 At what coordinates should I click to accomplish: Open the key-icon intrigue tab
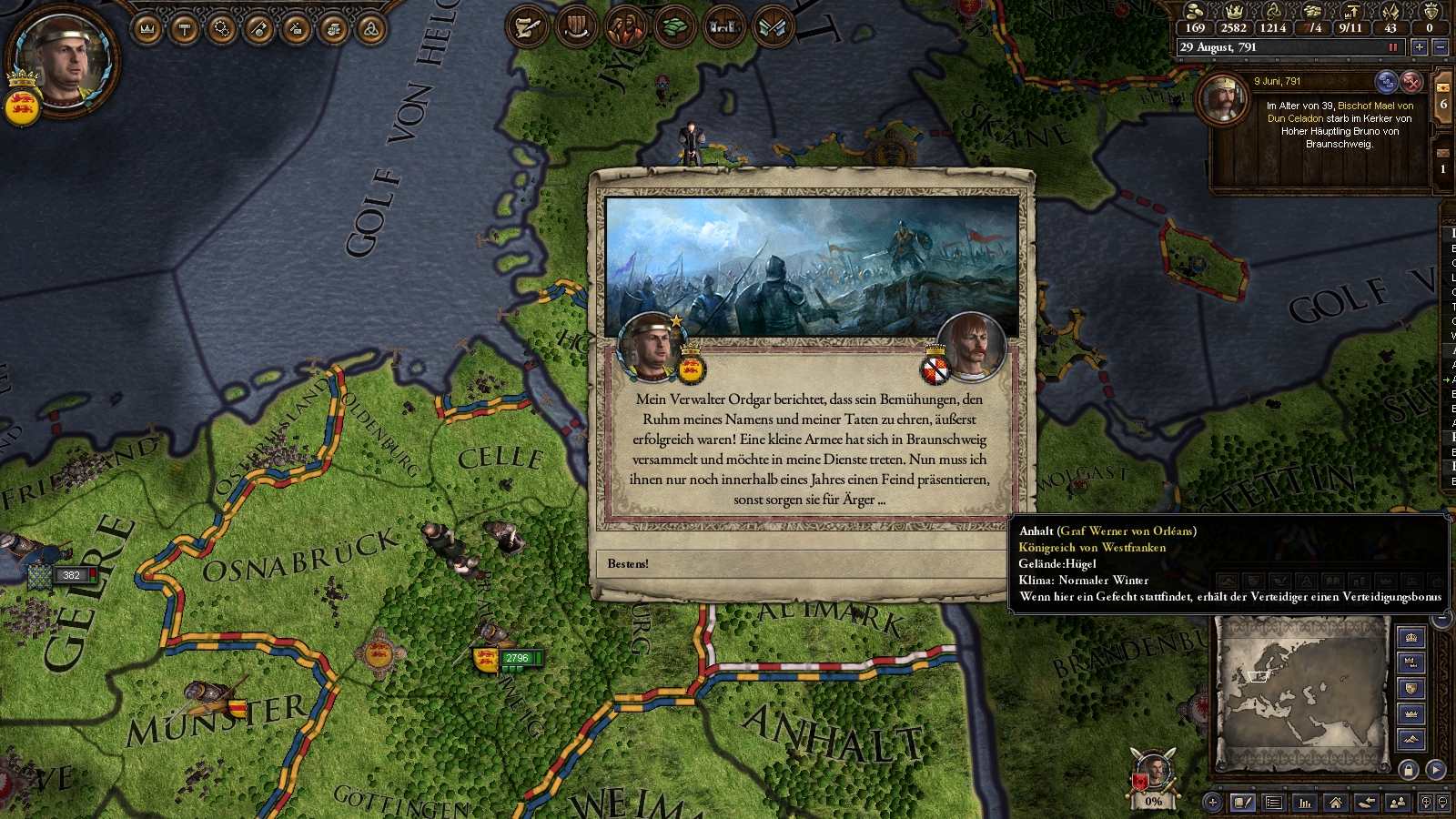click(259, 30)
